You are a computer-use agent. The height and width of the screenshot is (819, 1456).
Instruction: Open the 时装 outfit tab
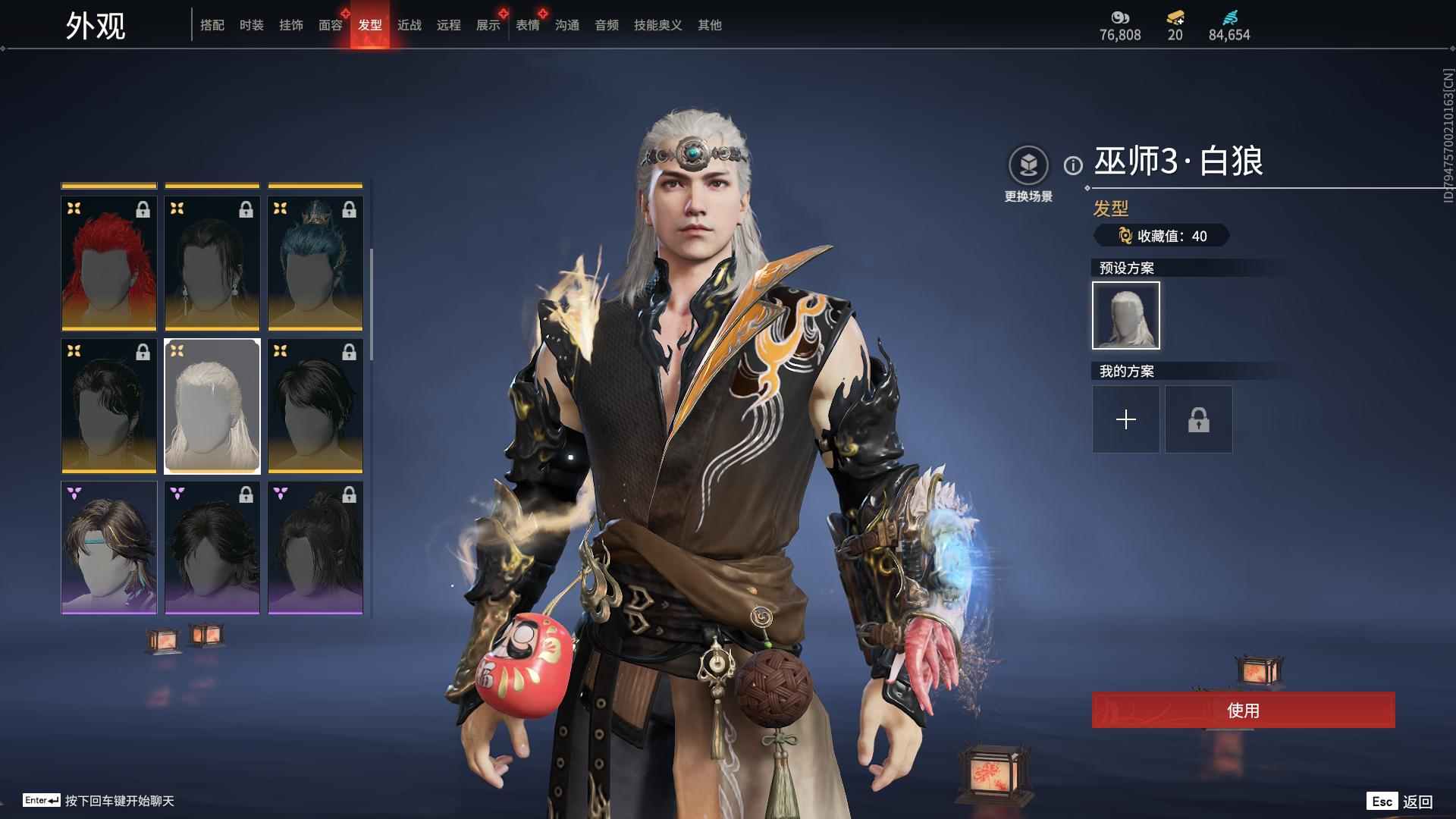(252, 25)
